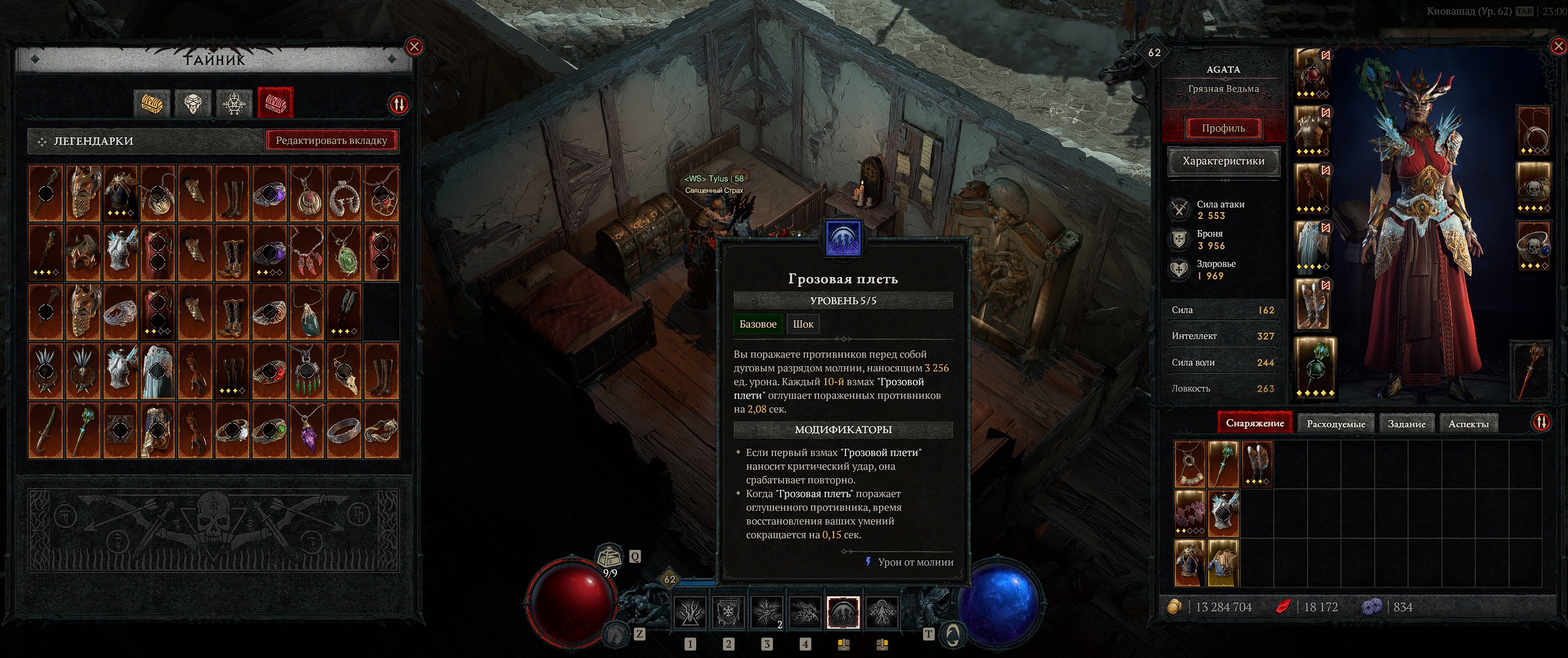Close the character inventory panel

pyautogui.click(x=1558, y=46)
